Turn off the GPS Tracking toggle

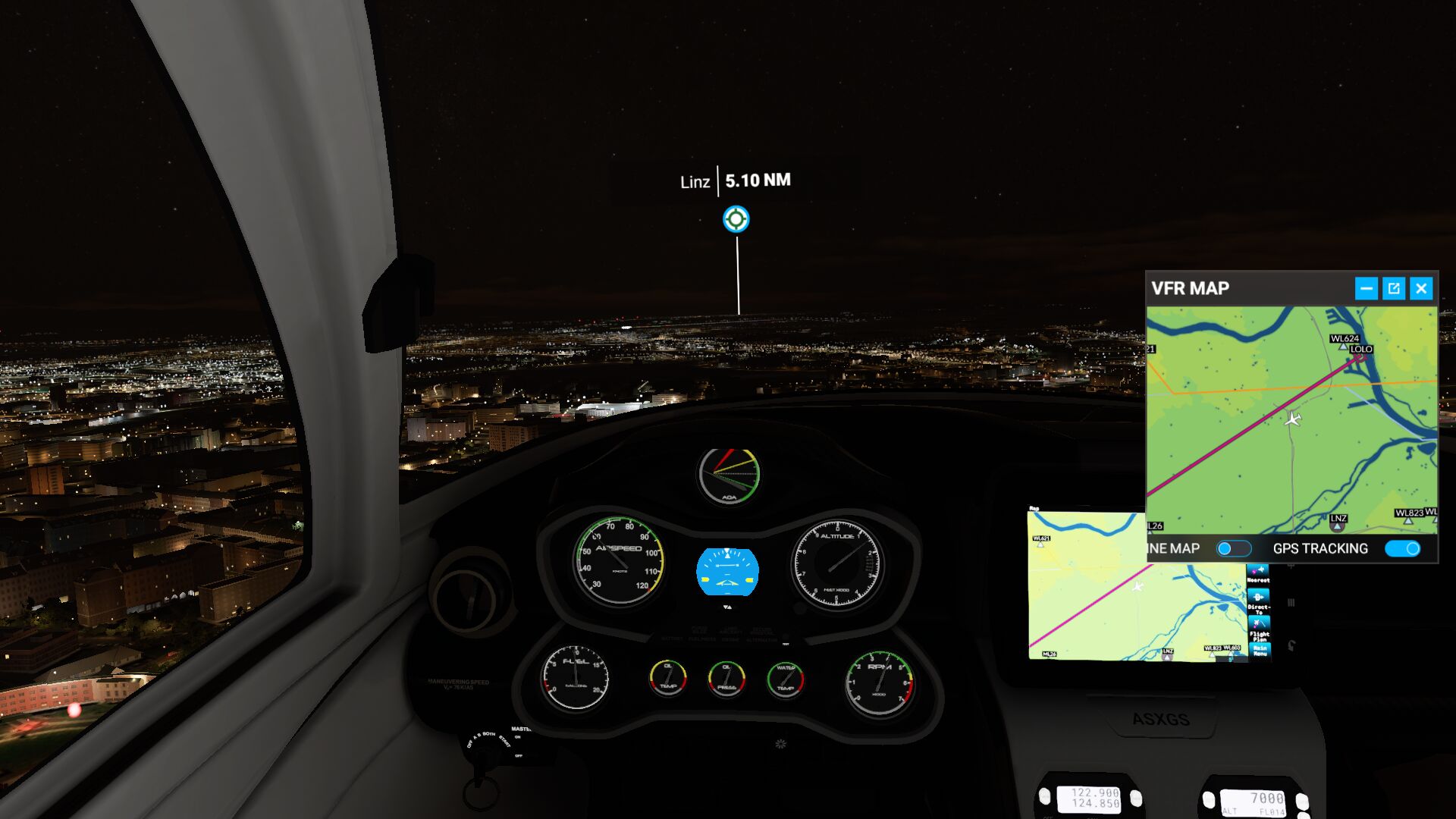coord(1402,548)
